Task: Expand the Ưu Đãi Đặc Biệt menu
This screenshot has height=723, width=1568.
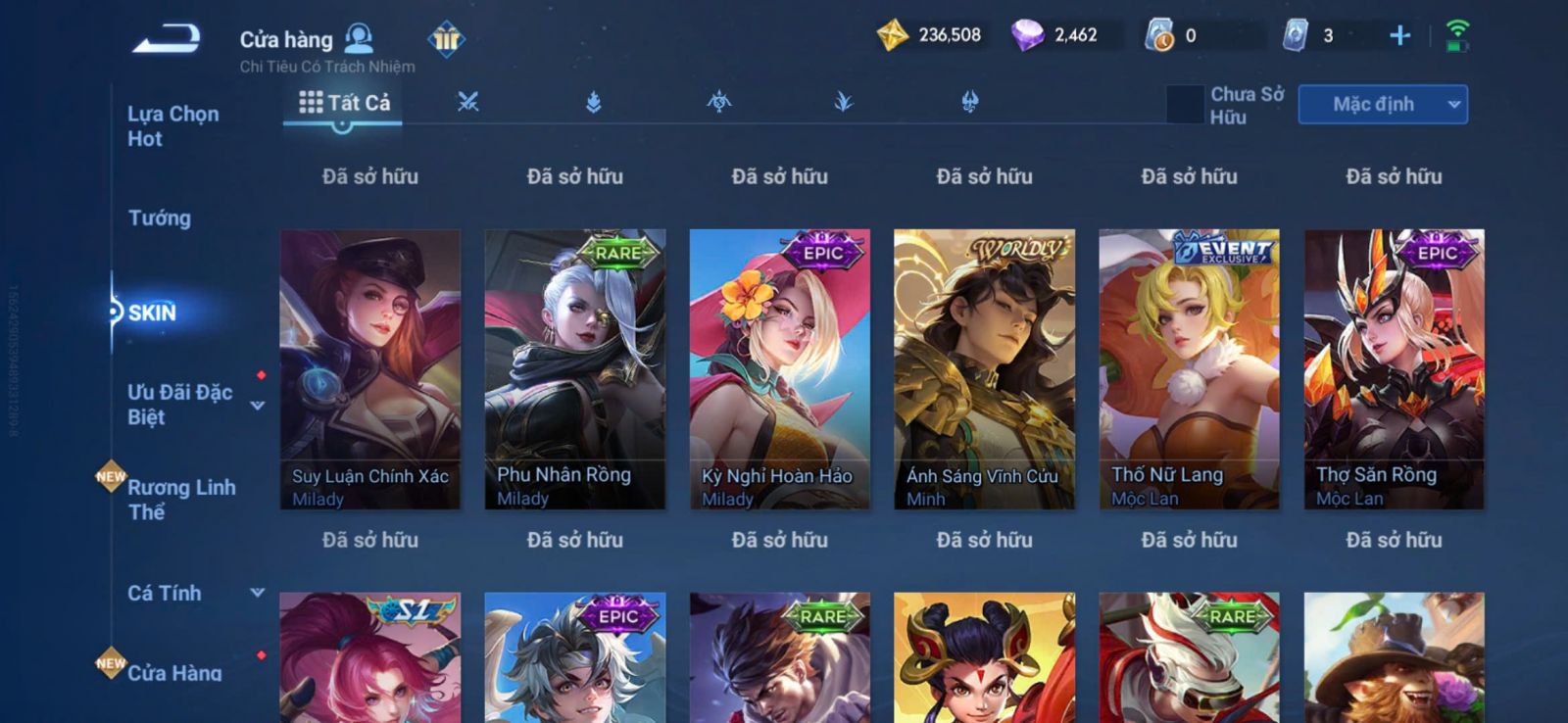Action: point(257,405)
